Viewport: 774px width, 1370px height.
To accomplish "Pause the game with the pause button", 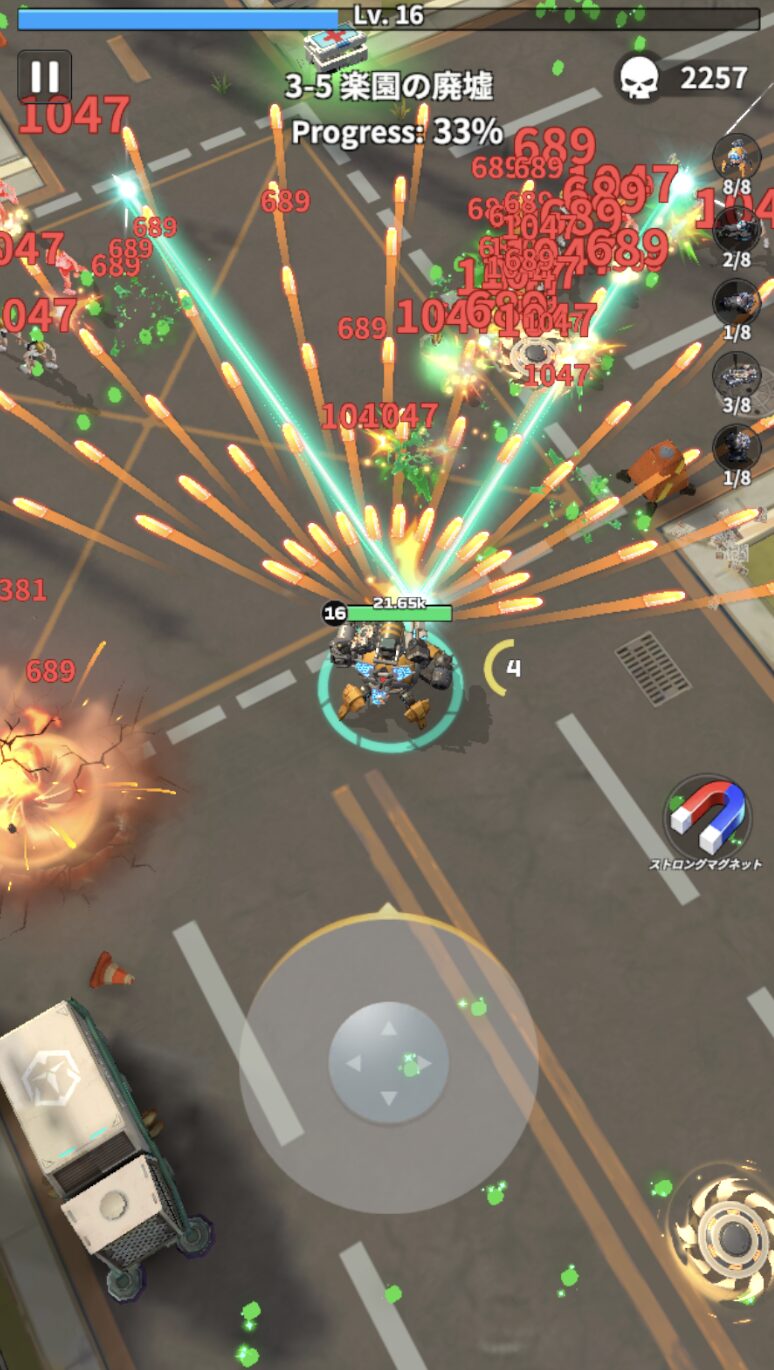I will tap(45, 77).
